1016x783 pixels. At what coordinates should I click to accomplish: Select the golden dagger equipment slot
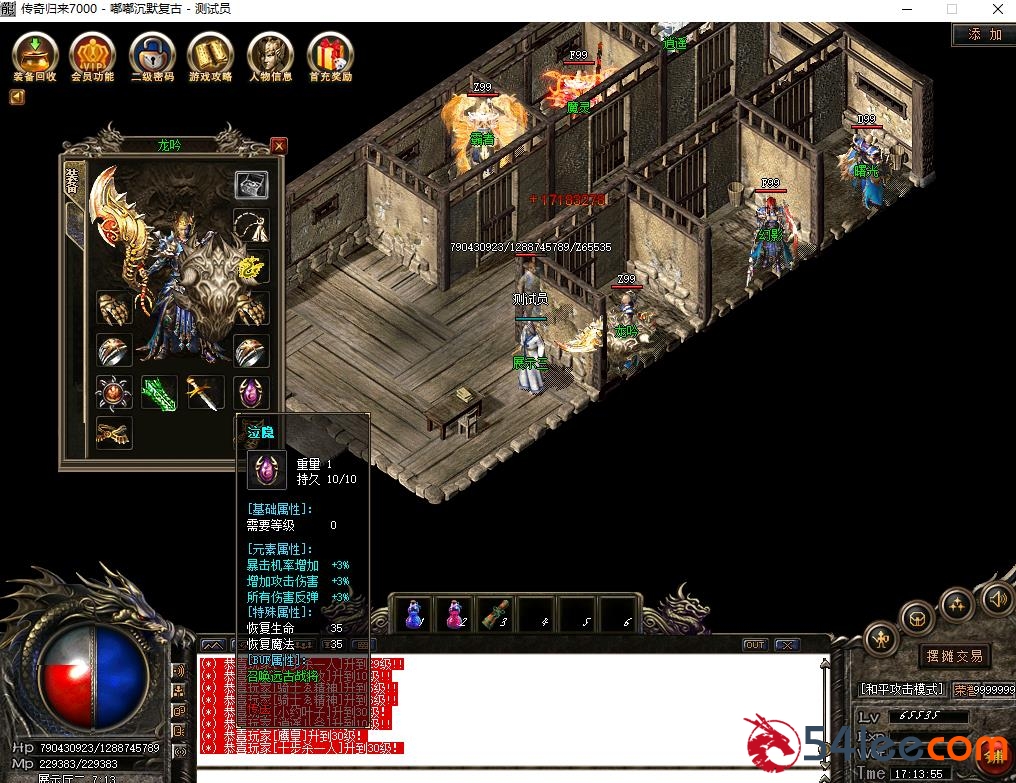204,393
